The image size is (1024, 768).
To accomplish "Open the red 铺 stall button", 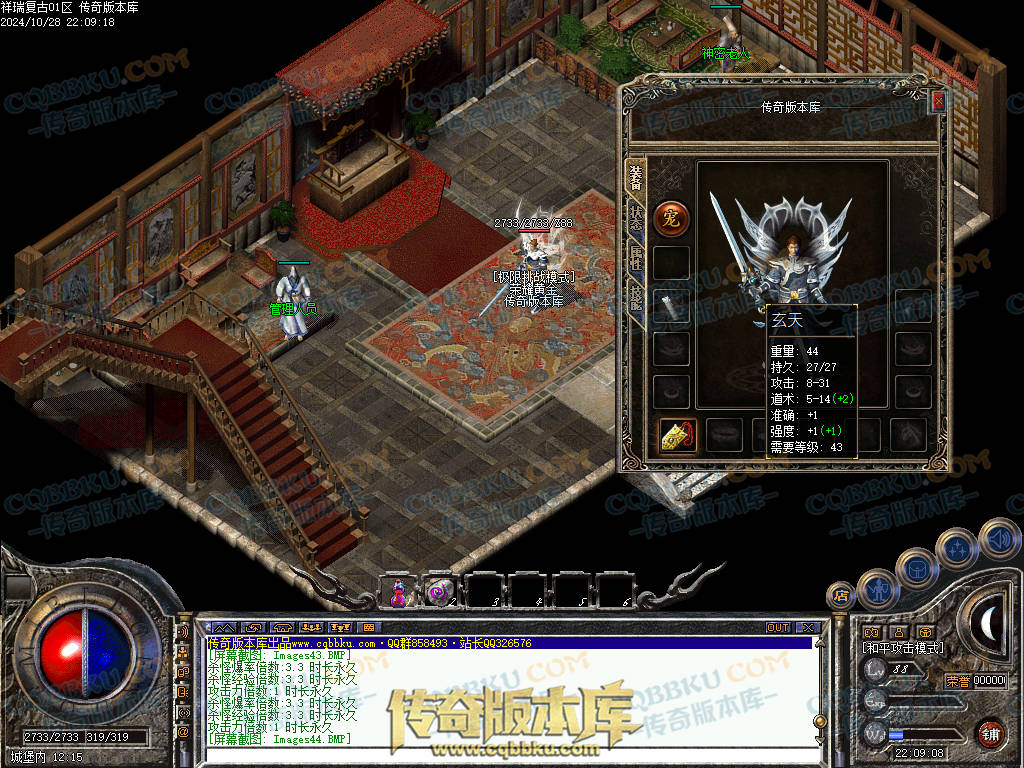I will tap(990, 733).
